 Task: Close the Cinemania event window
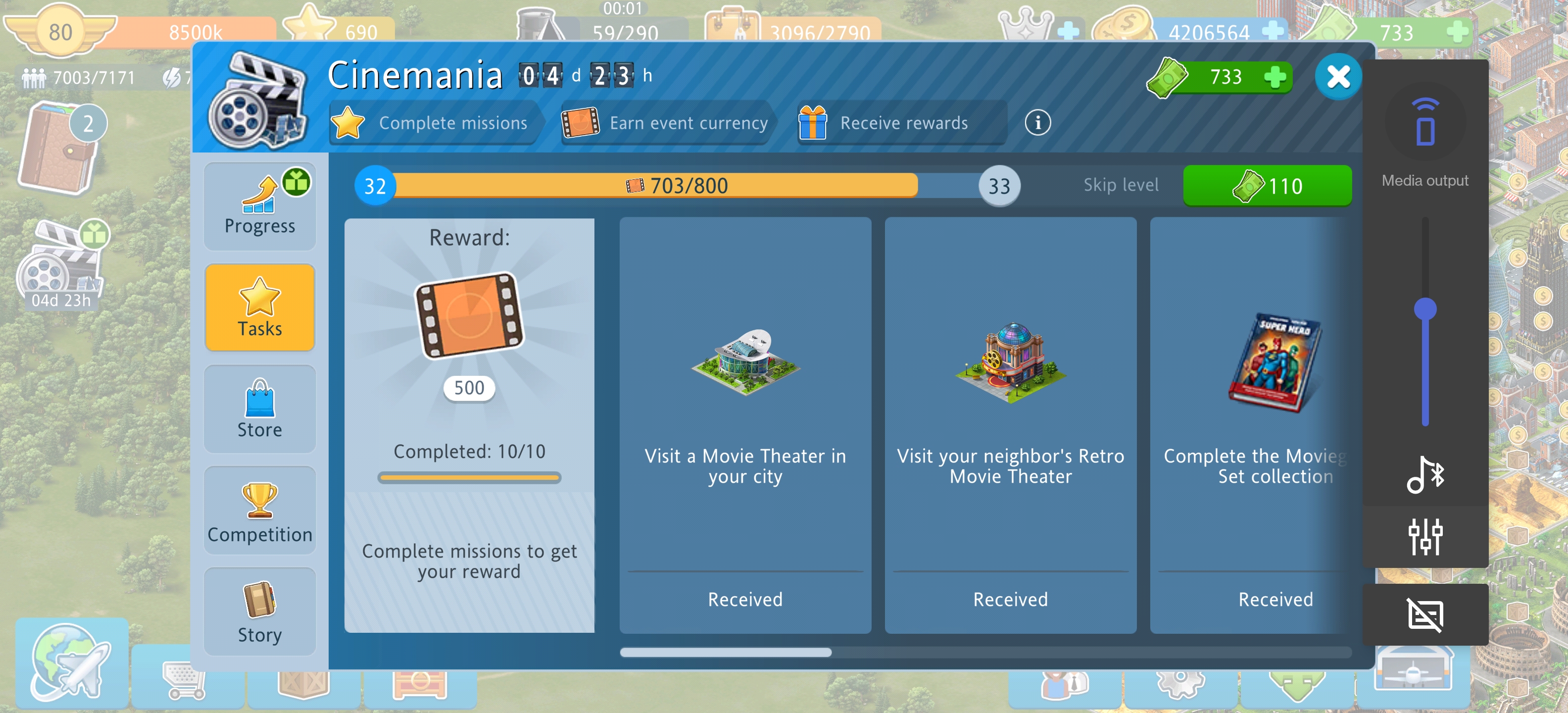[1337, 77]
